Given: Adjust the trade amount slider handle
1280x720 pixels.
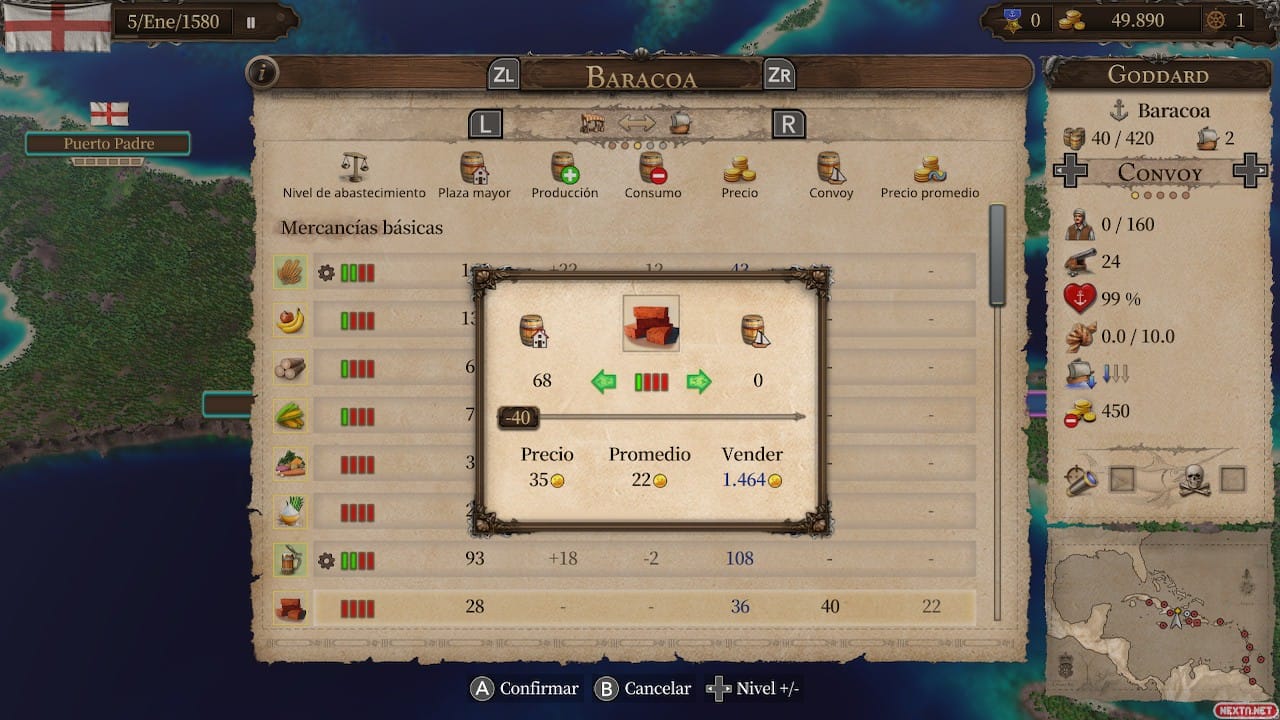Looking at the screenshot, I should pyautogui.click(x=518, y=417).
